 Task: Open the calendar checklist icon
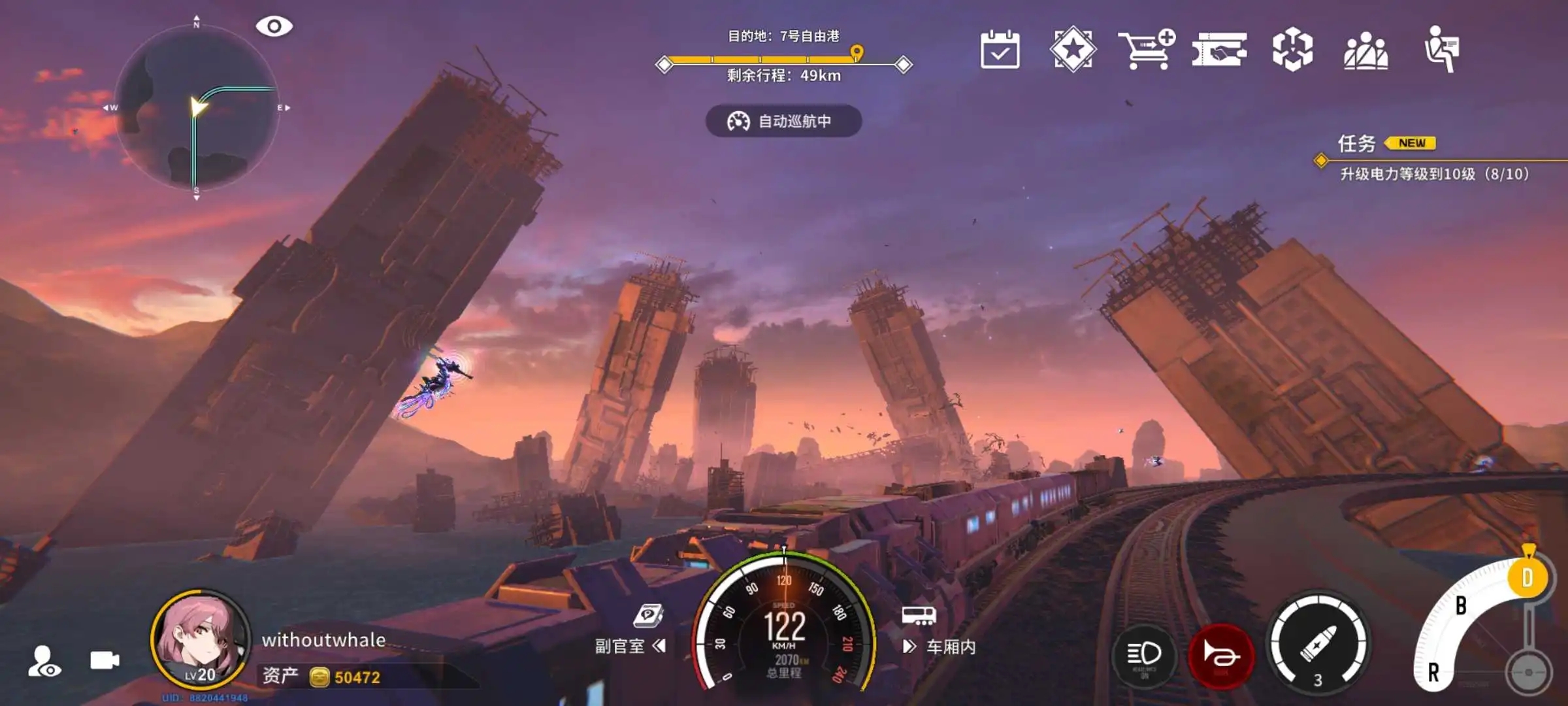click(x=1000, y=50)
